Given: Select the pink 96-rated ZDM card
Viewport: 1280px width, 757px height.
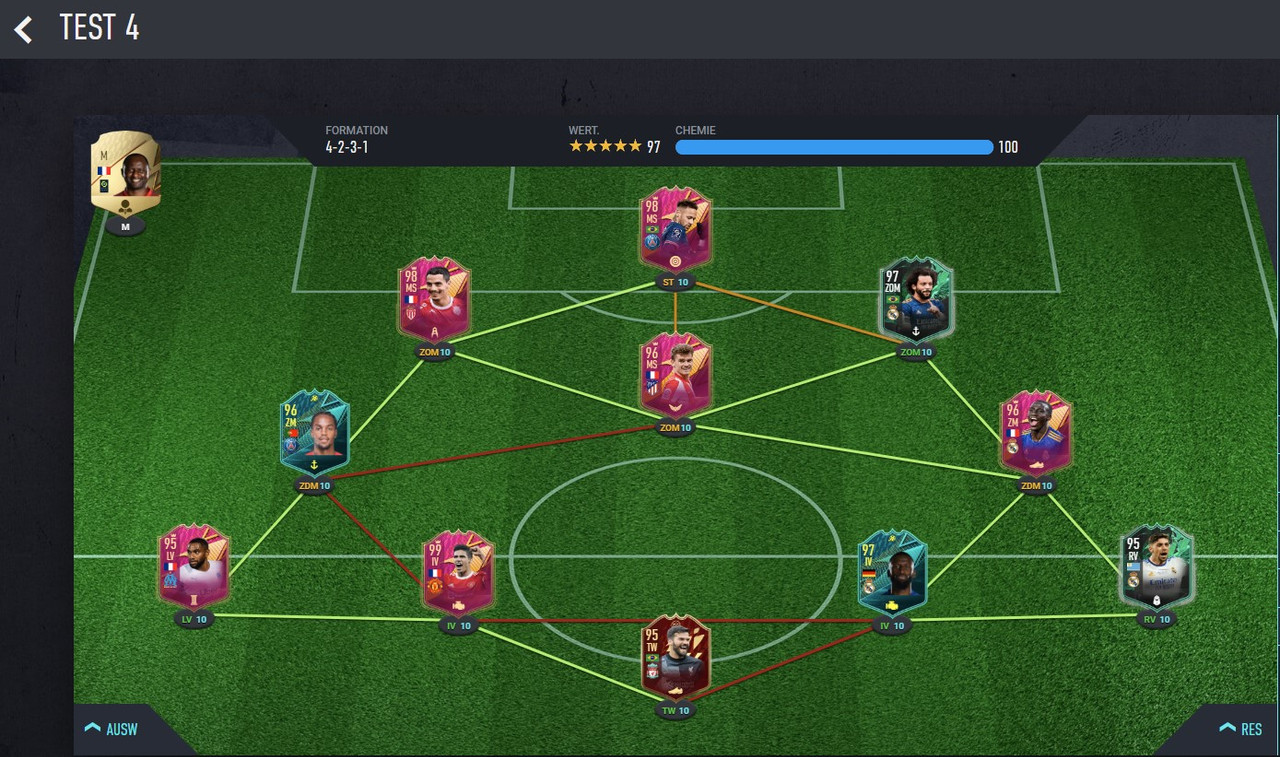Looking at the screenshot, I should (1036, 433).
